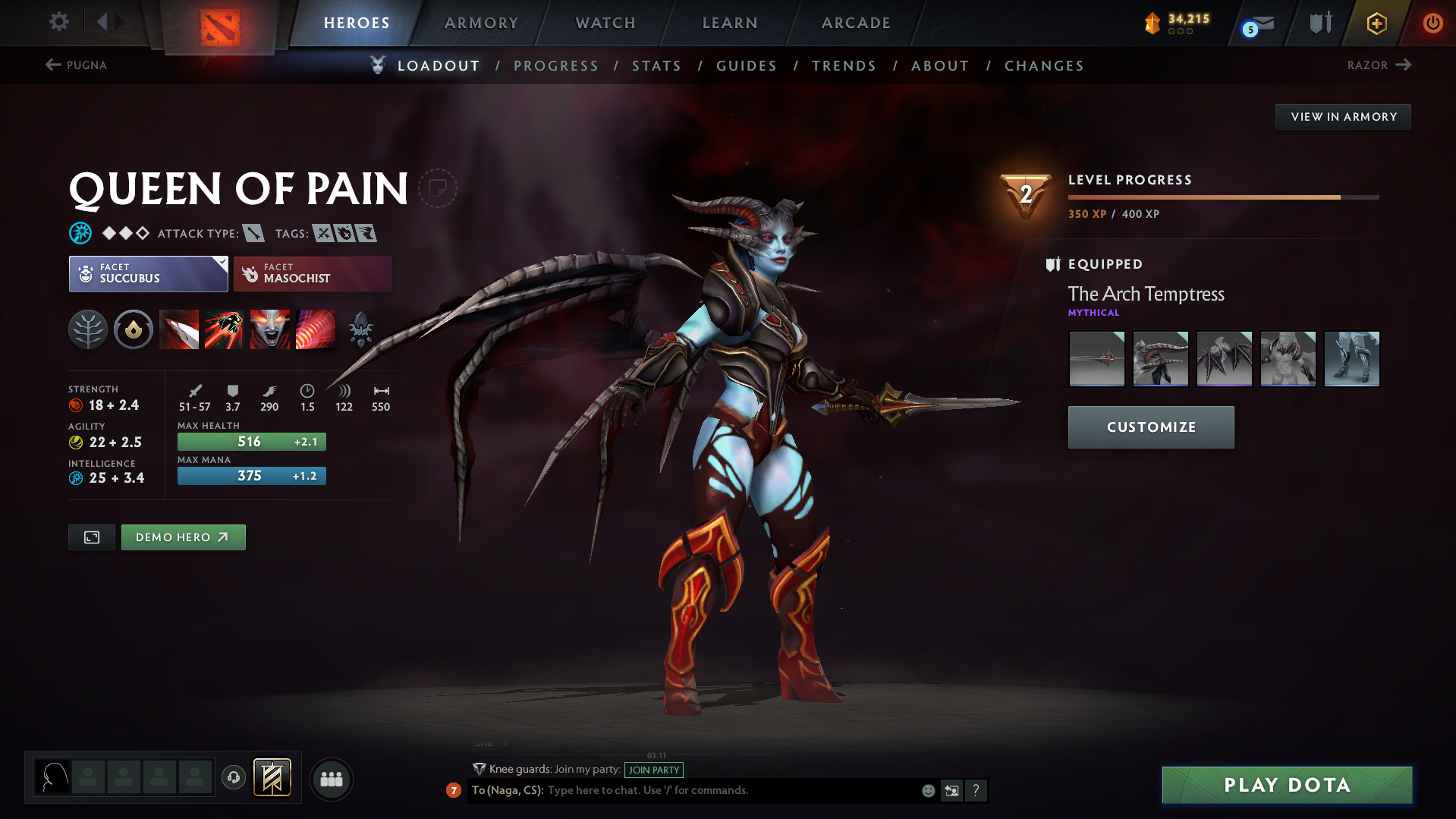Select the Sonic Wave ultimate icon

(x=316, y=329)
